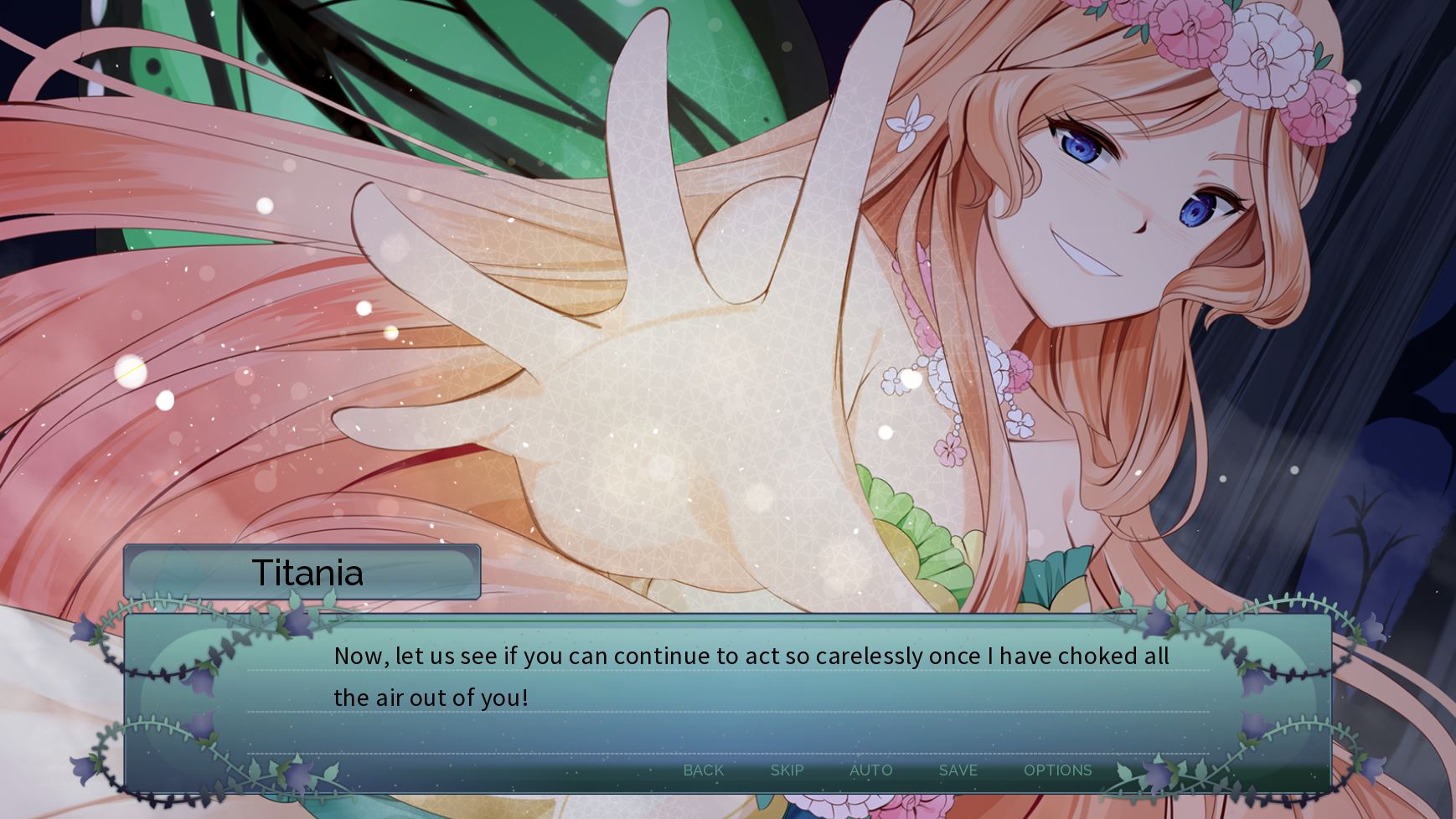
Task: Skip ahead with the SKIP button
Action: tap(787, 770)
